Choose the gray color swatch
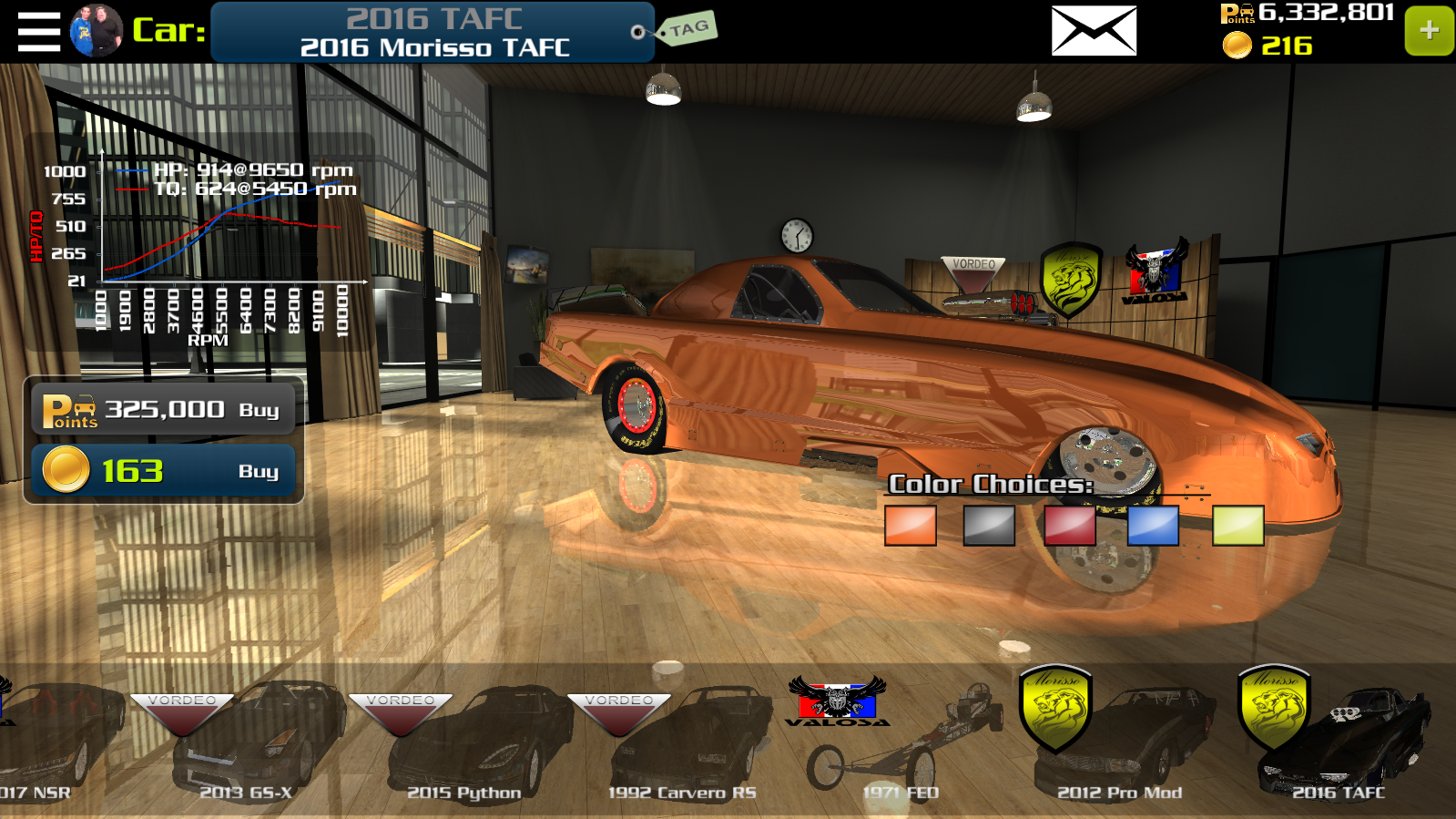This screenshot has height=819, width=1456. coord(989,526)
